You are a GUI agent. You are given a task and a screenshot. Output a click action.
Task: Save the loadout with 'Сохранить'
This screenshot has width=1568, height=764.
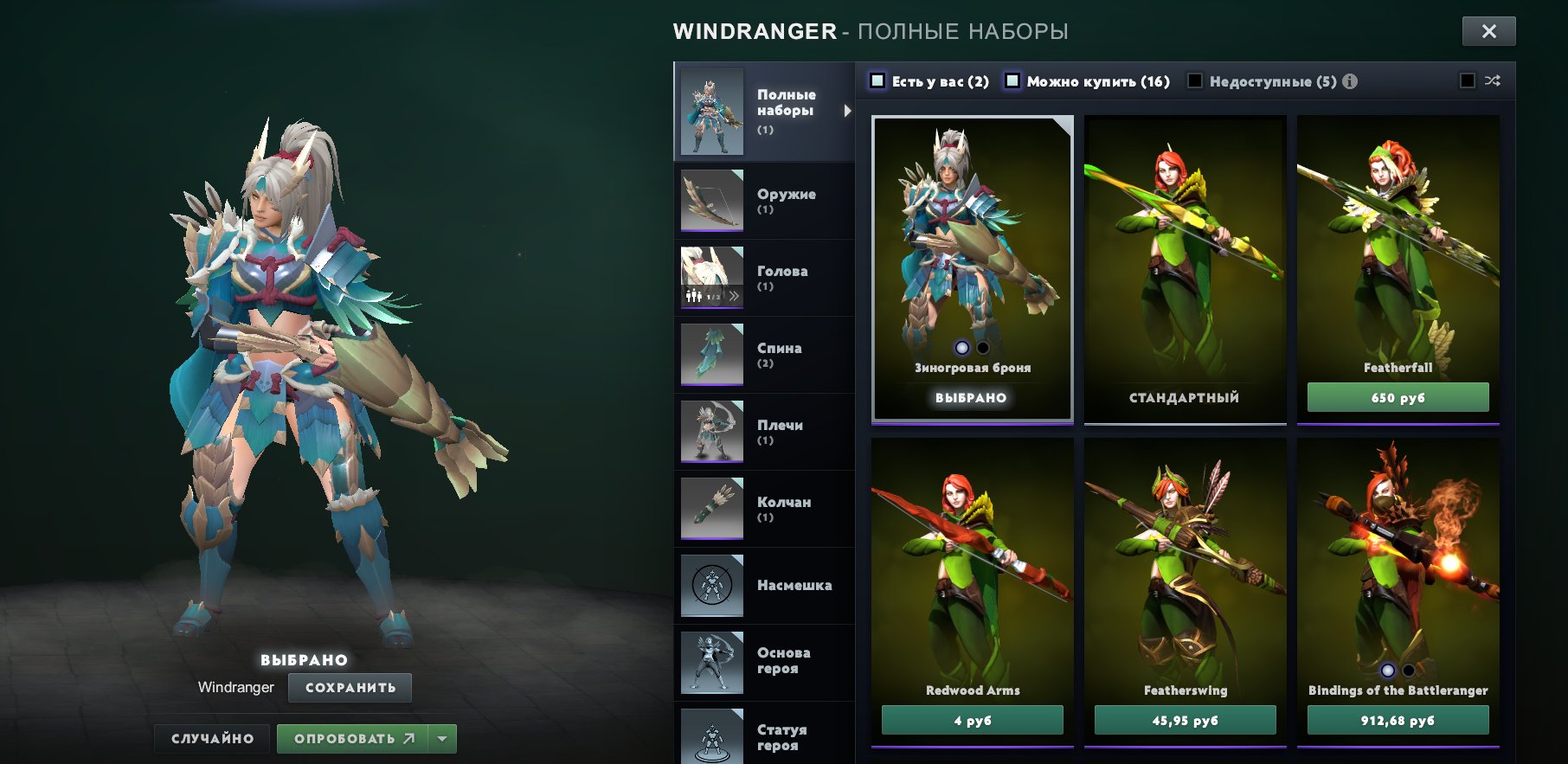click(x=350, y=688)
